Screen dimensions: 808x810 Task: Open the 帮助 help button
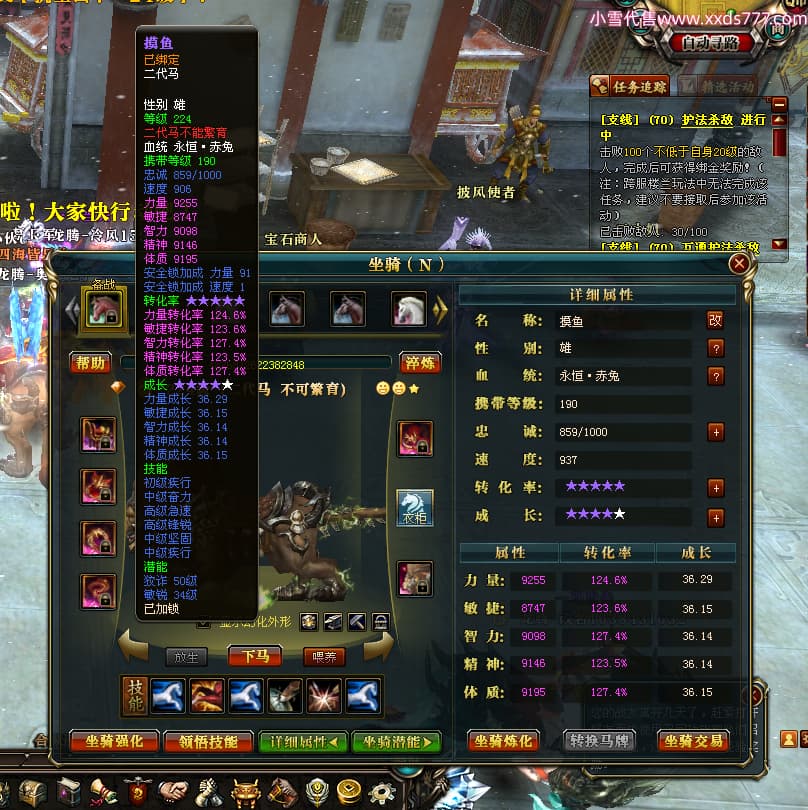(90, 362)
